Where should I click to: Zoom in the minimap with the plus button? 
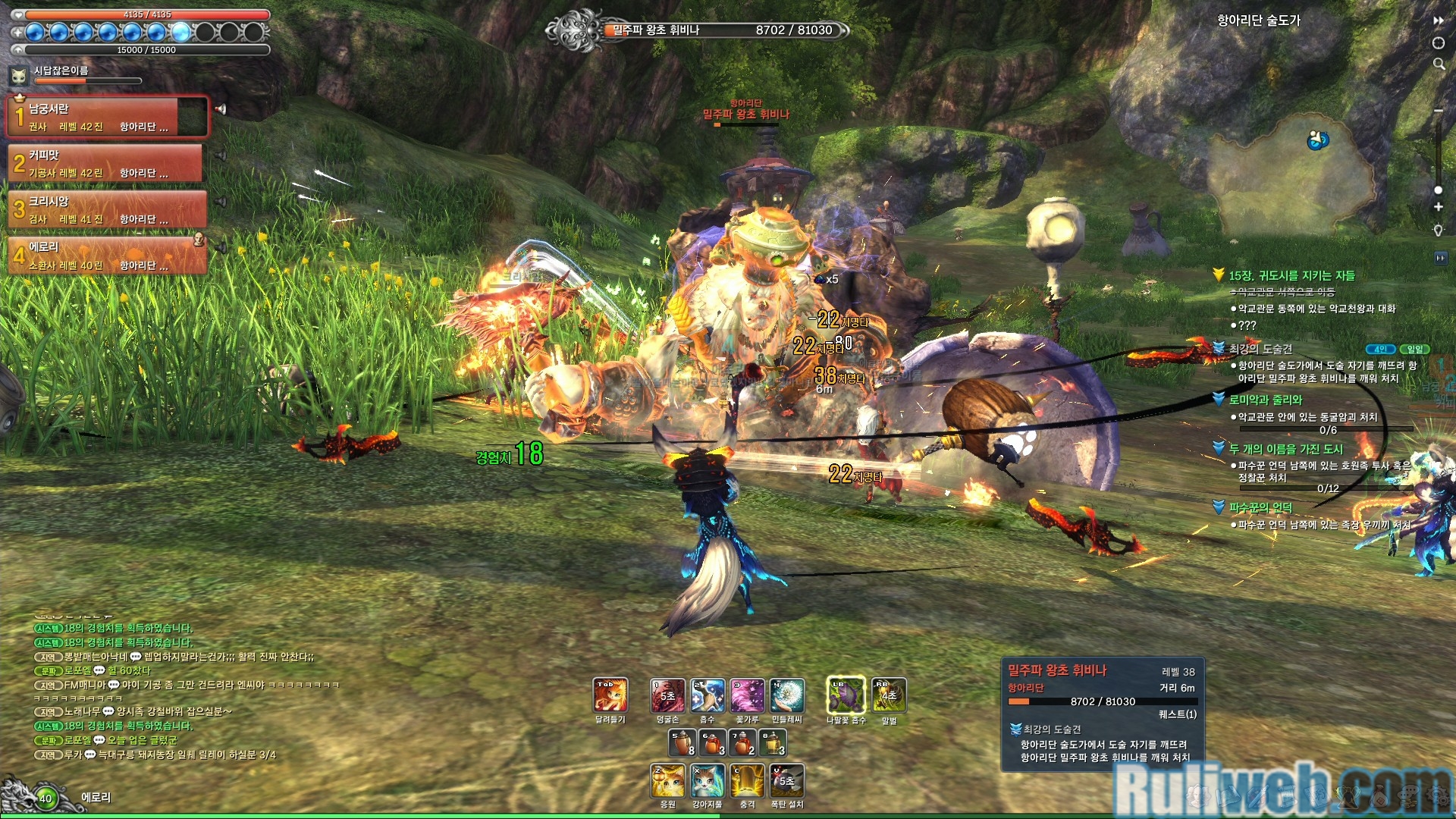[x=1439, y=207]
